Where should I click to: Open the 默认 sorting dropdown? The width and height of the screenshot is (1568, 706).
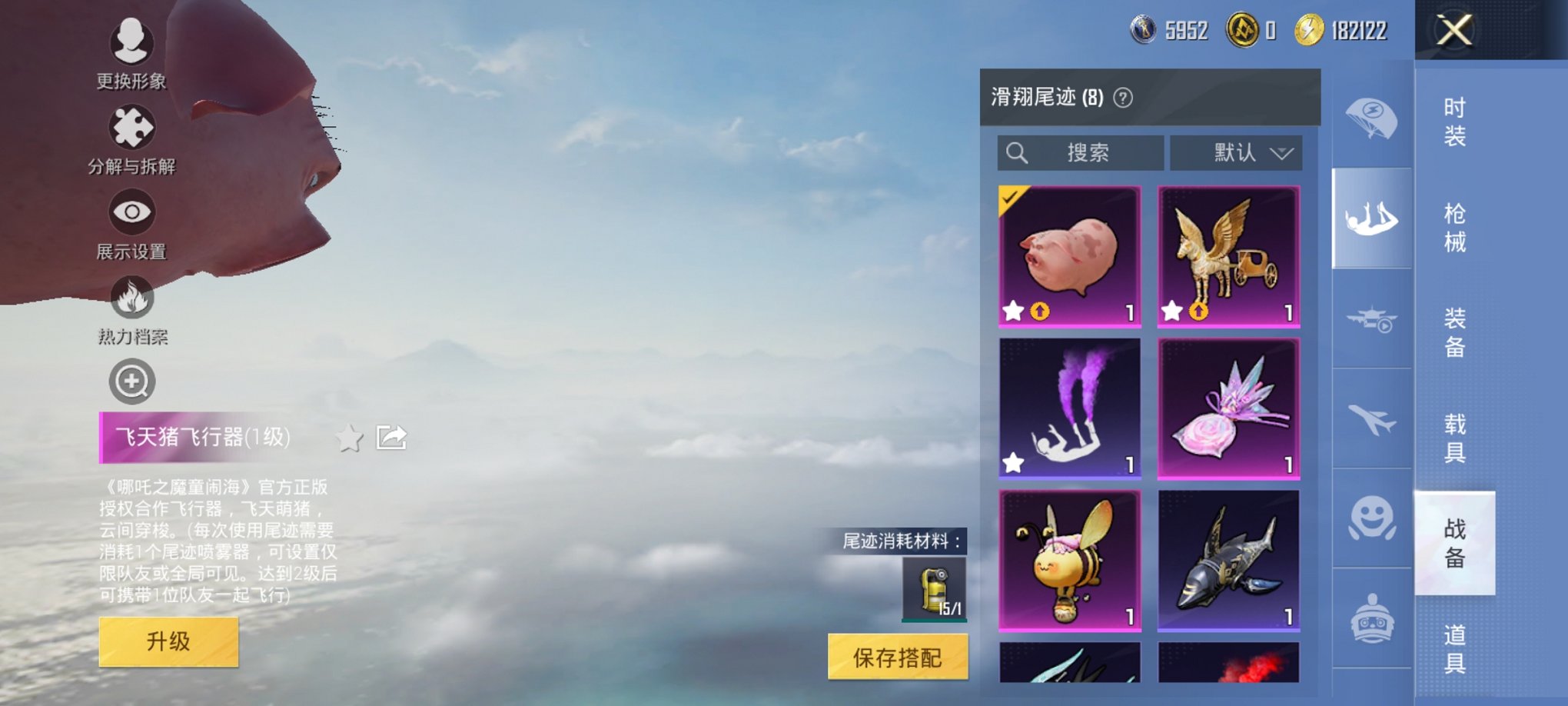point(1236,152)
